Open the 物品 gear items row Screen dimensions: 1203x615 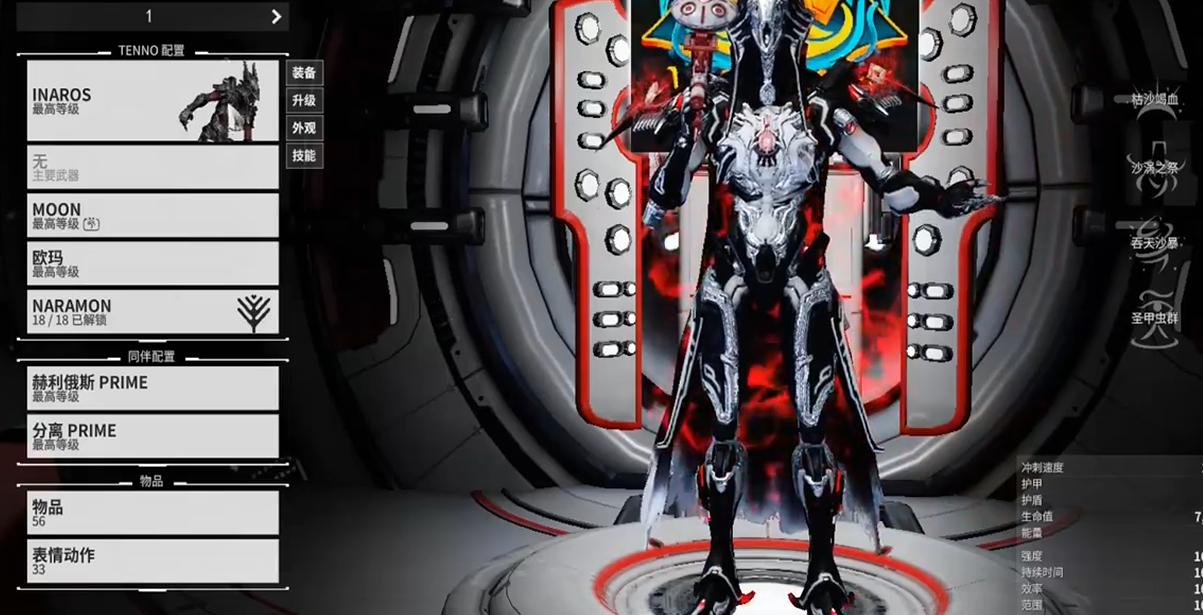point(152,512)
